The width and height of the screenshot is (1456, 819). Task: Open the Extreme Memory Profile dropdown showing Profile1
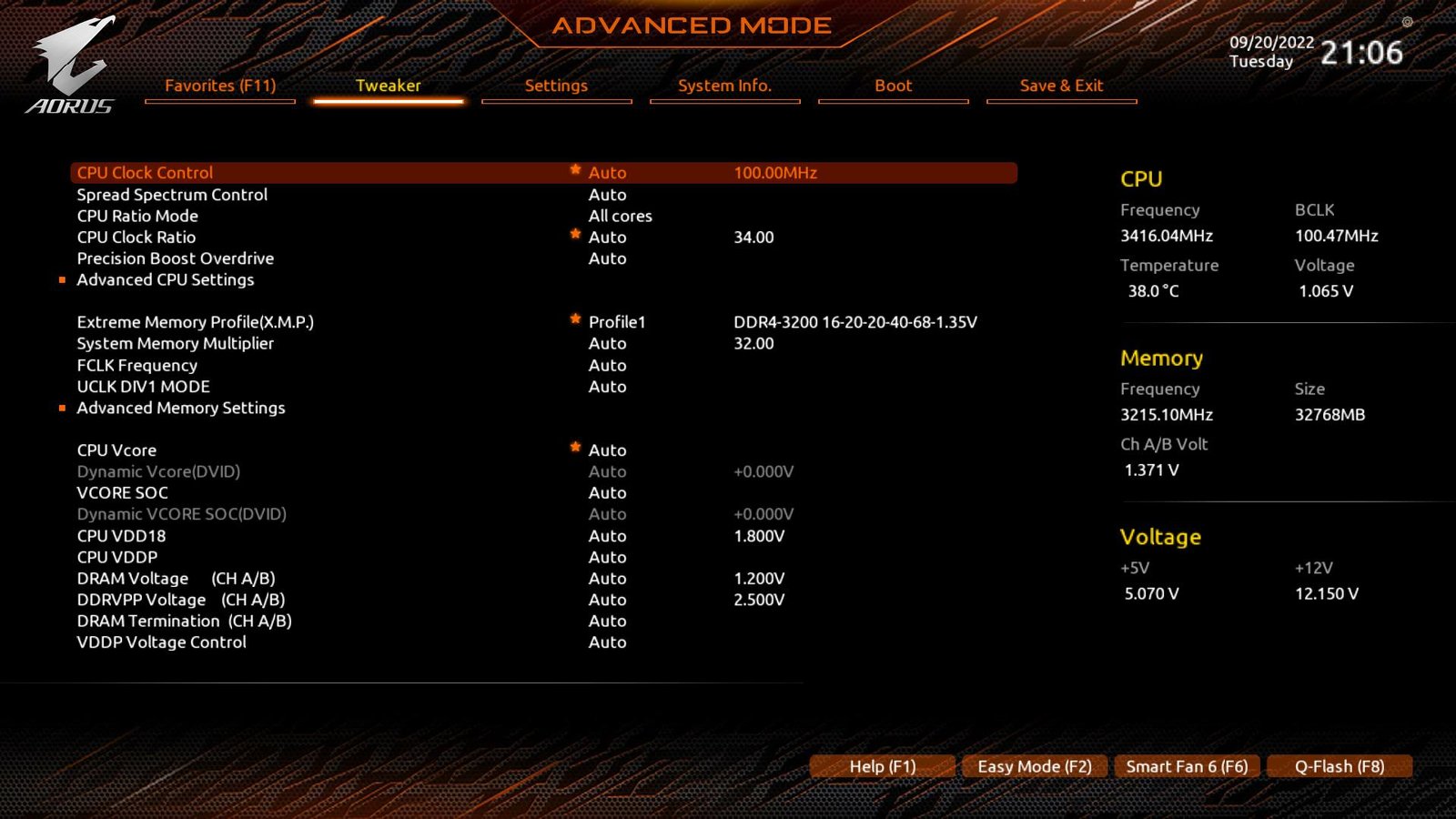(x=618, y=321)
